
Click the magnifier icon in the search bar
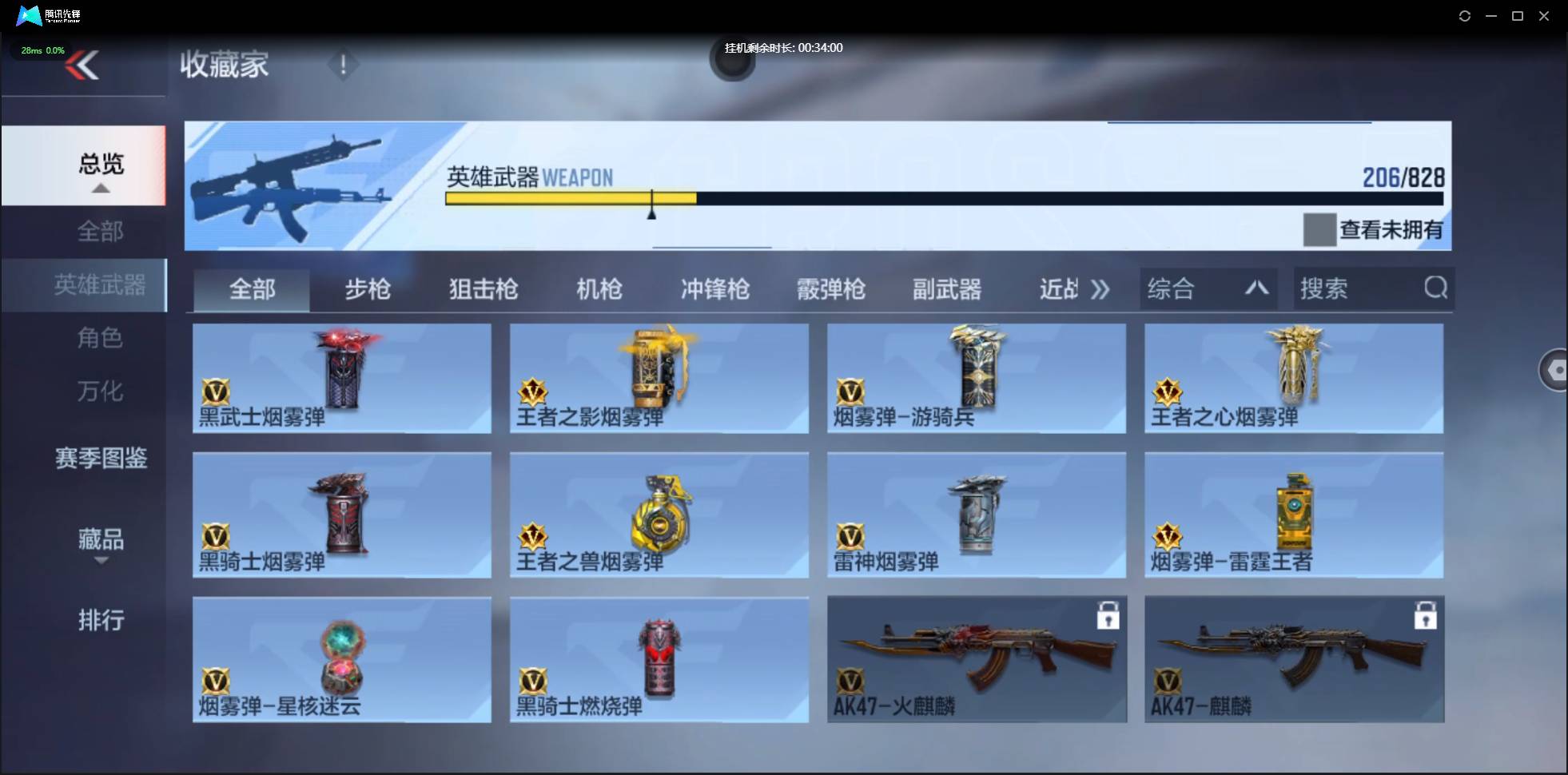(1436, 288)
